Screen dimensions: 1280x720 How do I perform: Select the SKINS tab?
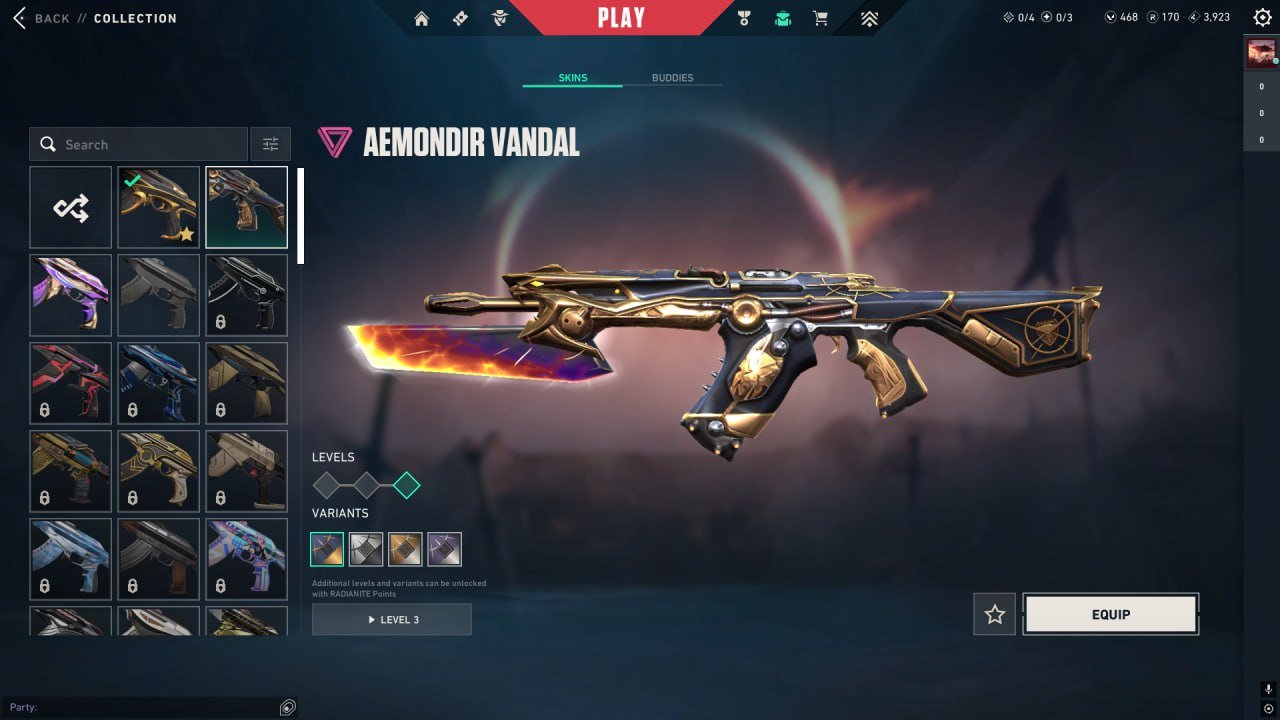(x=572, y=77)
